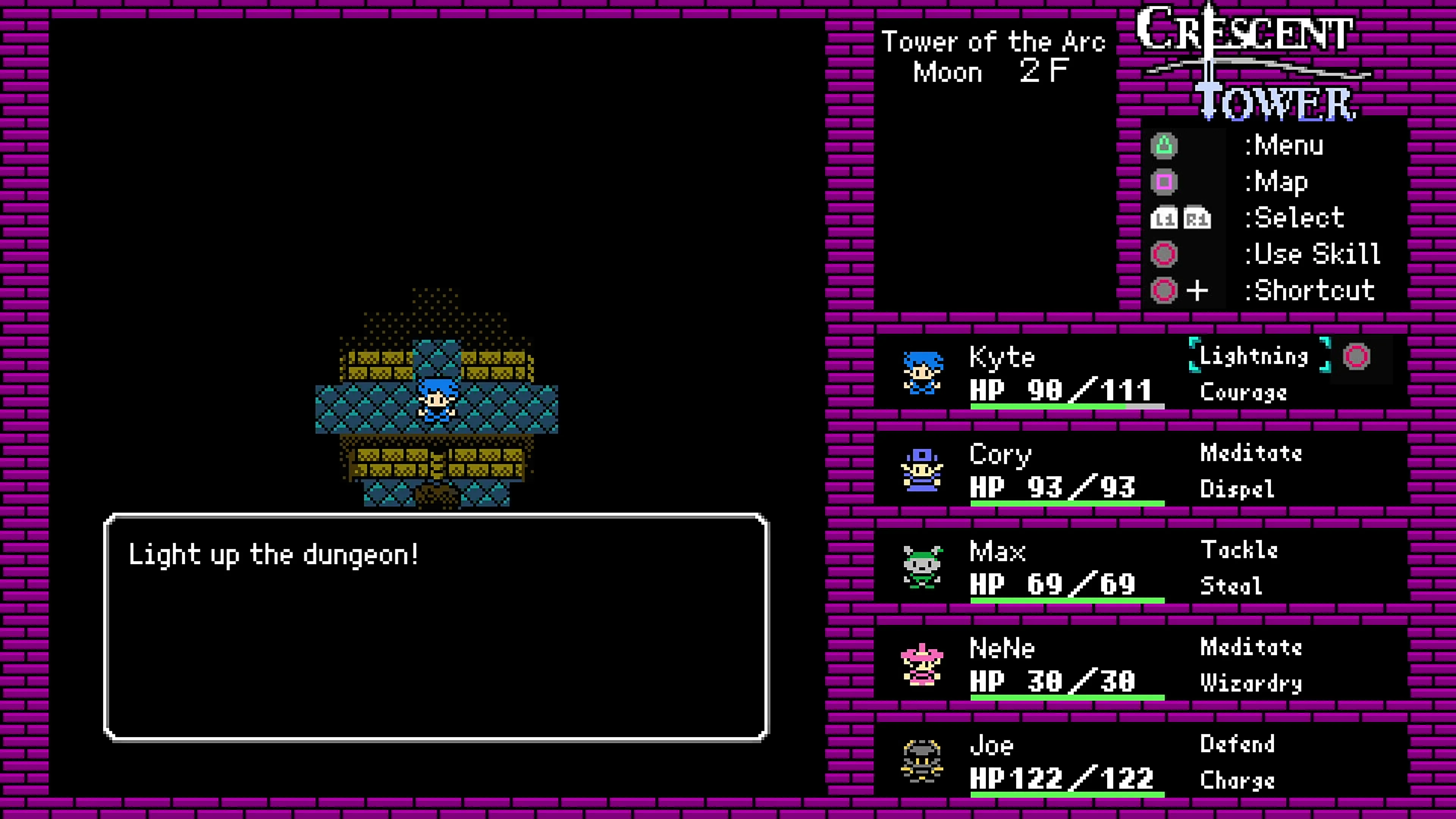The width and height of the screenshot is (1456, 819).
Task: Click the square Map button icon
Action: pos(1164,181)
